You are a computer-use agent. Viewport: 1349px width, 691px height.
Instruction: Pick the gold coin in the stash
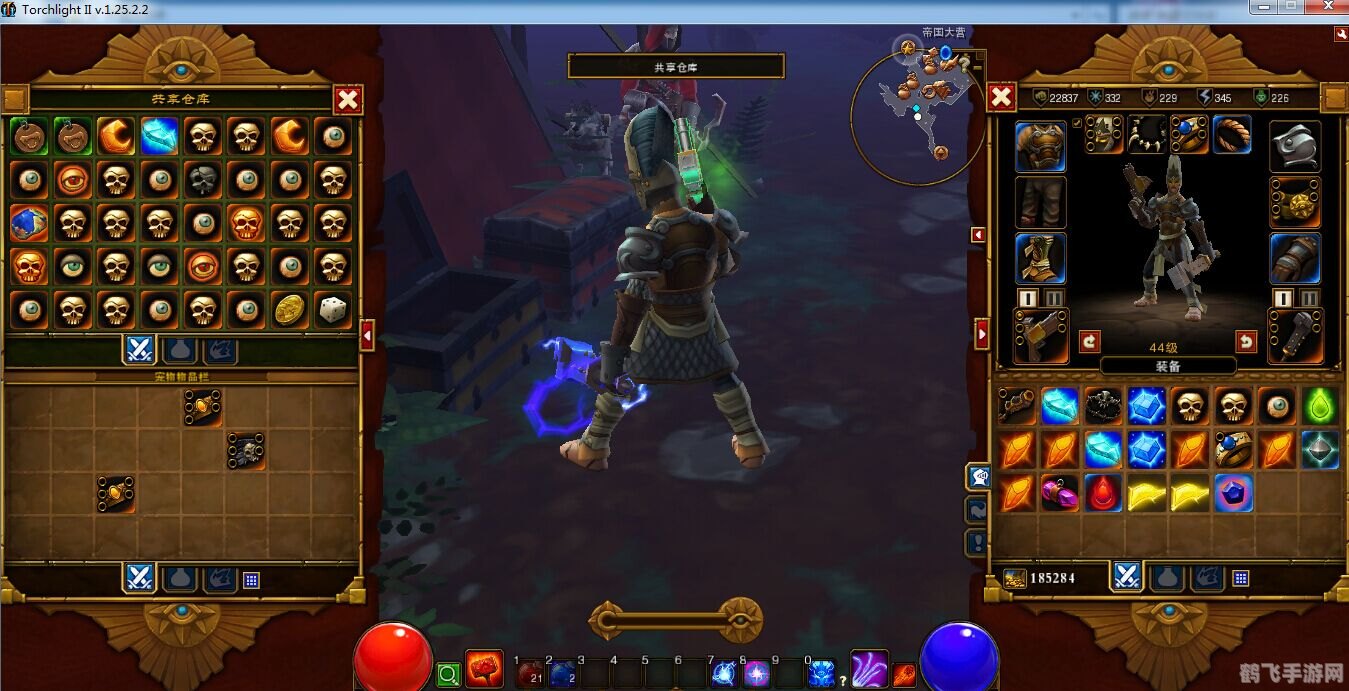(x=289, y=310)
